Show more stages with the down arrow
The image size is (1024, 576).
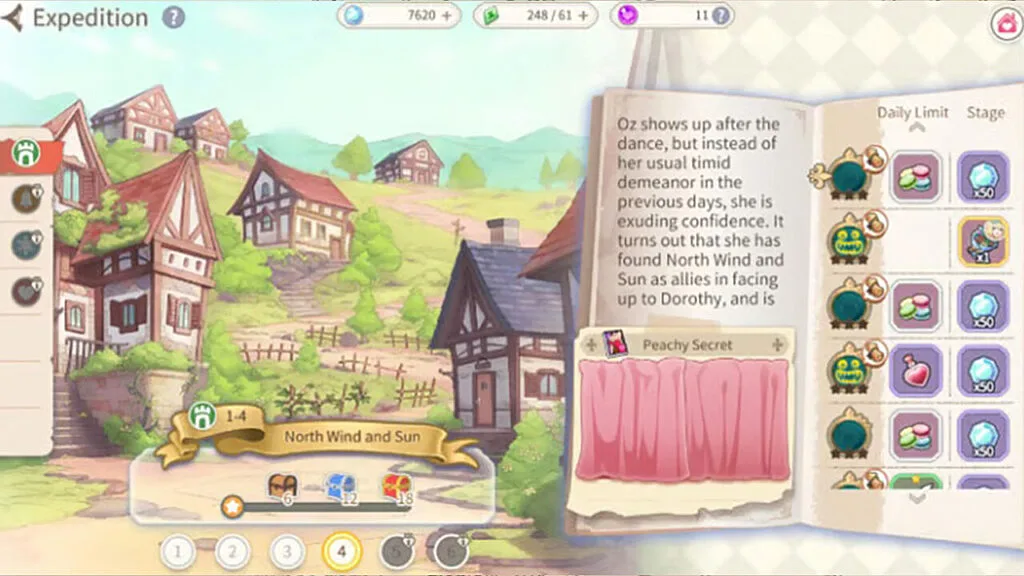coord(916,498)
